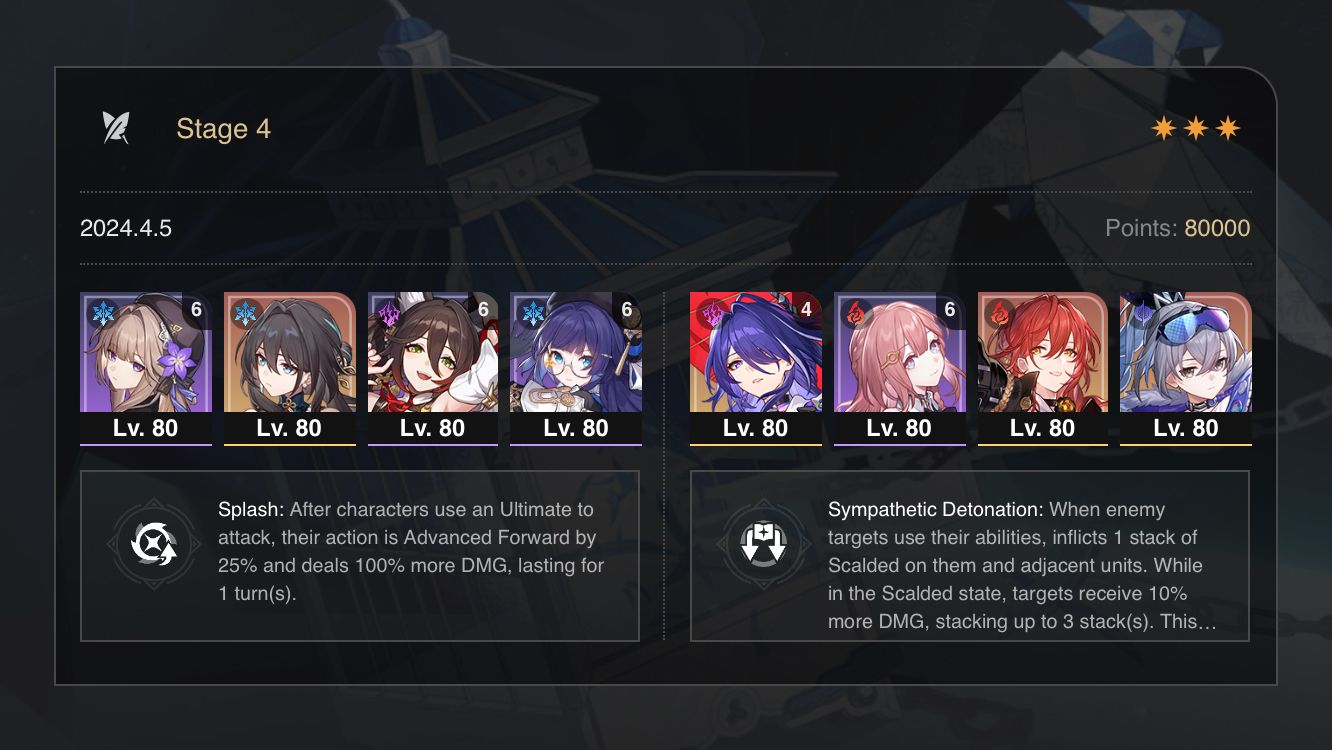Click the Lv. 80 label under Silver Wolf
This screenshot has height=750, width=1332.
[x=1185, y=428]
